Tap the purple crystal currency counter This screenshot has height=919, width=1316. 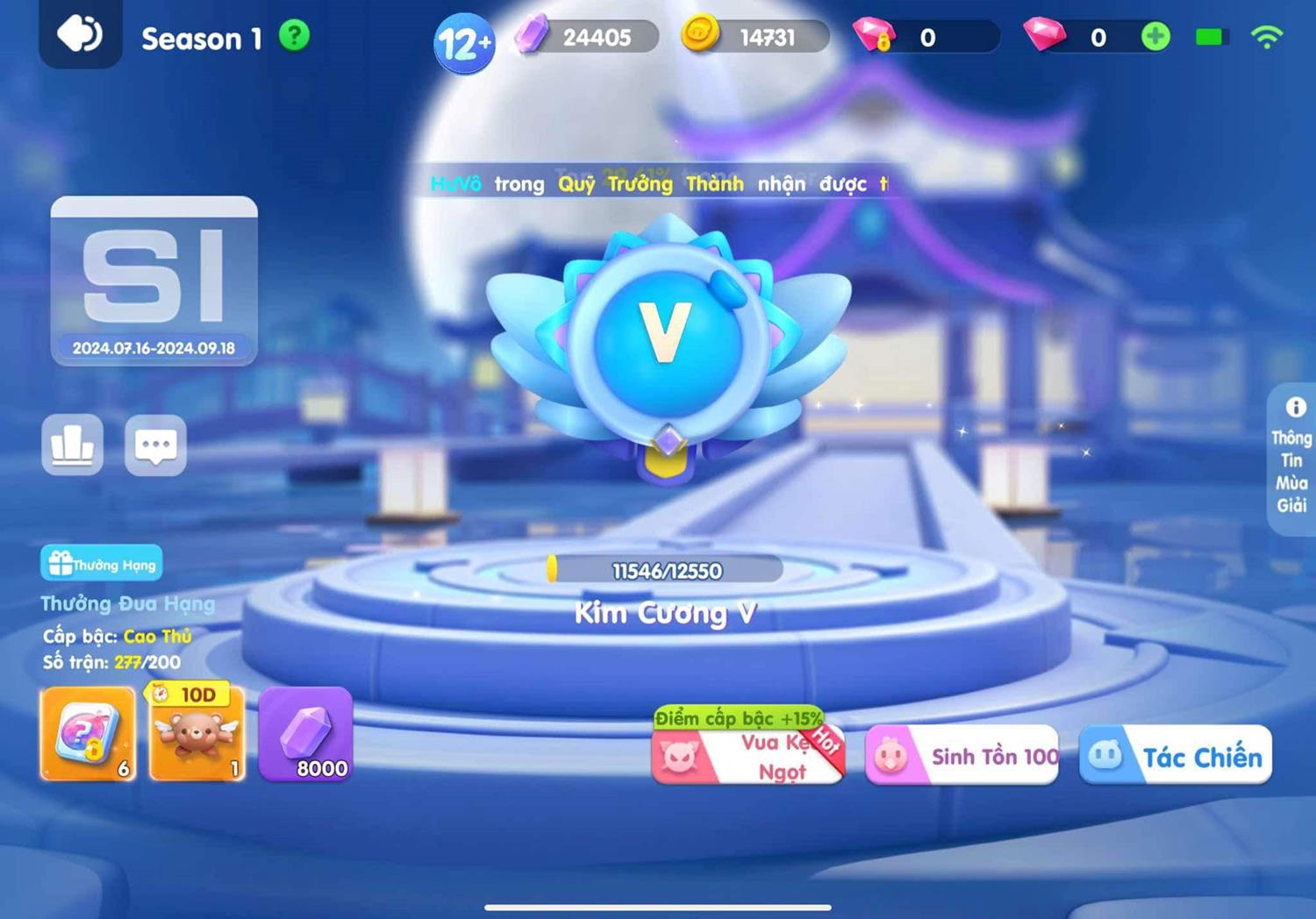586,37
